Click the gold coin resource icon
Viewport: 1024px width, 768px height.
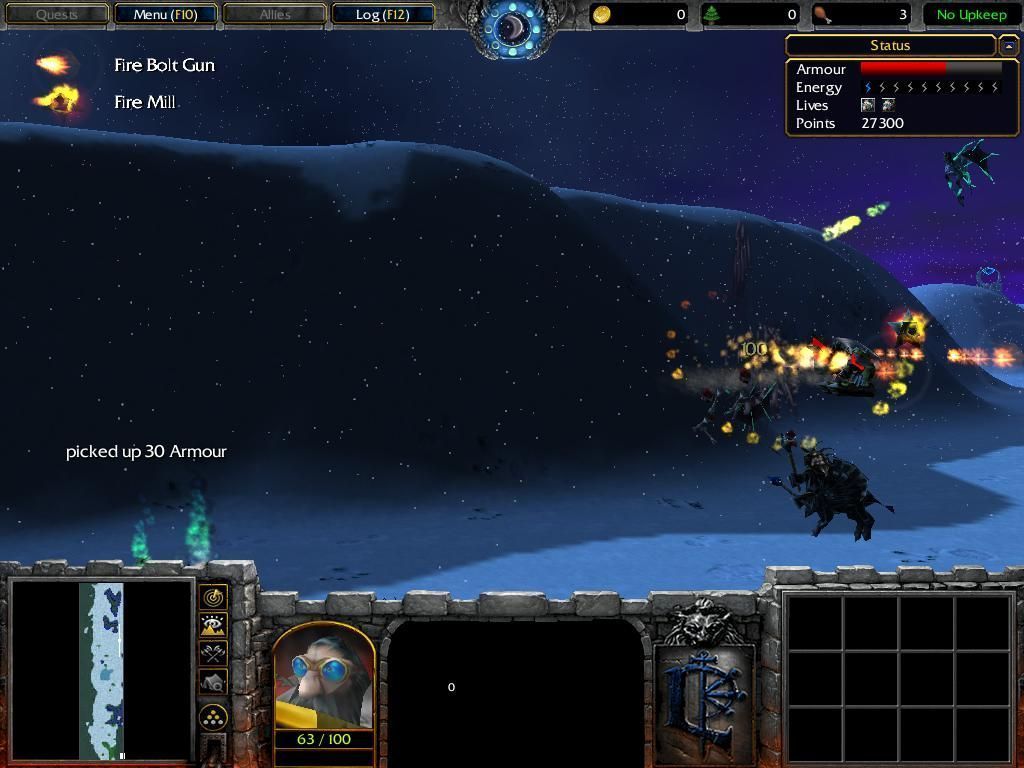coord(602,15)
